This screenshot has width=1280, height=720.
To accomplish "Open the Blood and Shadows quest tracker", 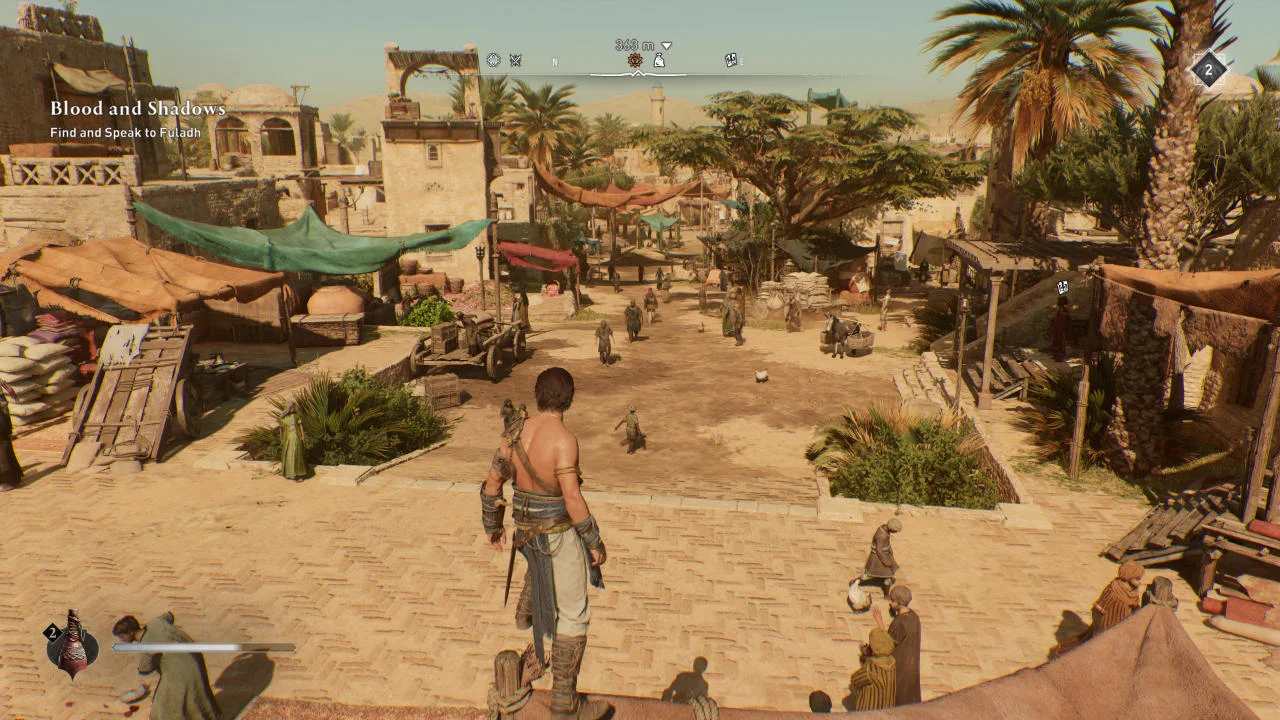I will pyautogui.click(x=138, y=108).
